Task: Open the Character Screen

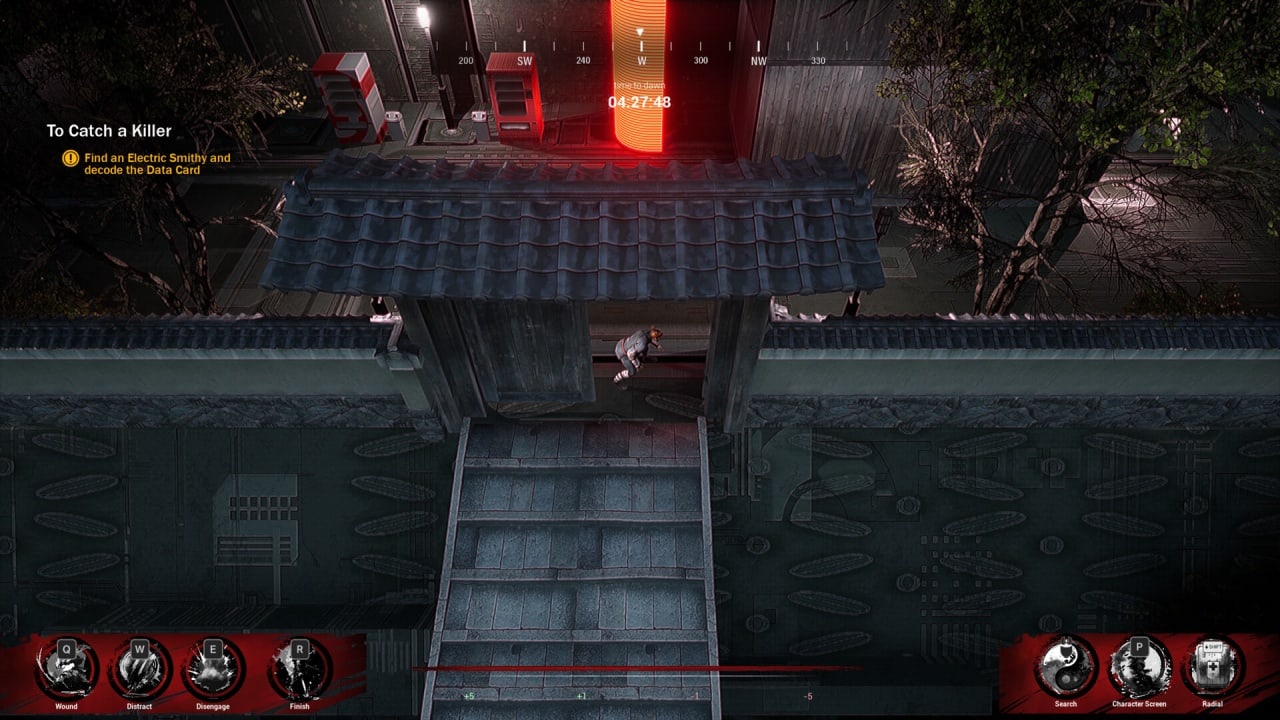Action: [x=1139, y=667]
